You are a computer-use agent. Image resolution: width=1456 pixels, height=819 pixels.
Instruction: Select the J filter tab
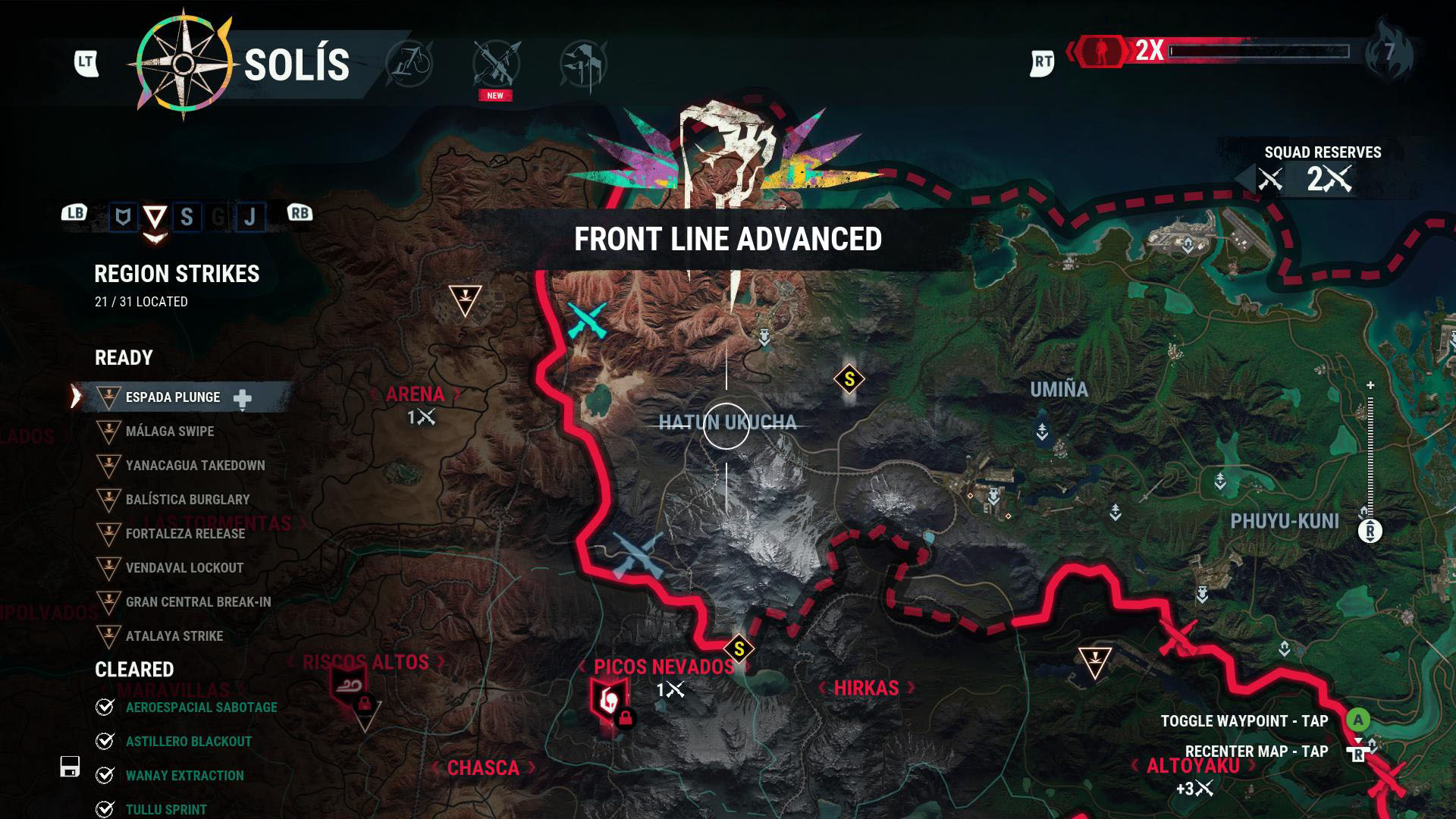click(249, 215)
